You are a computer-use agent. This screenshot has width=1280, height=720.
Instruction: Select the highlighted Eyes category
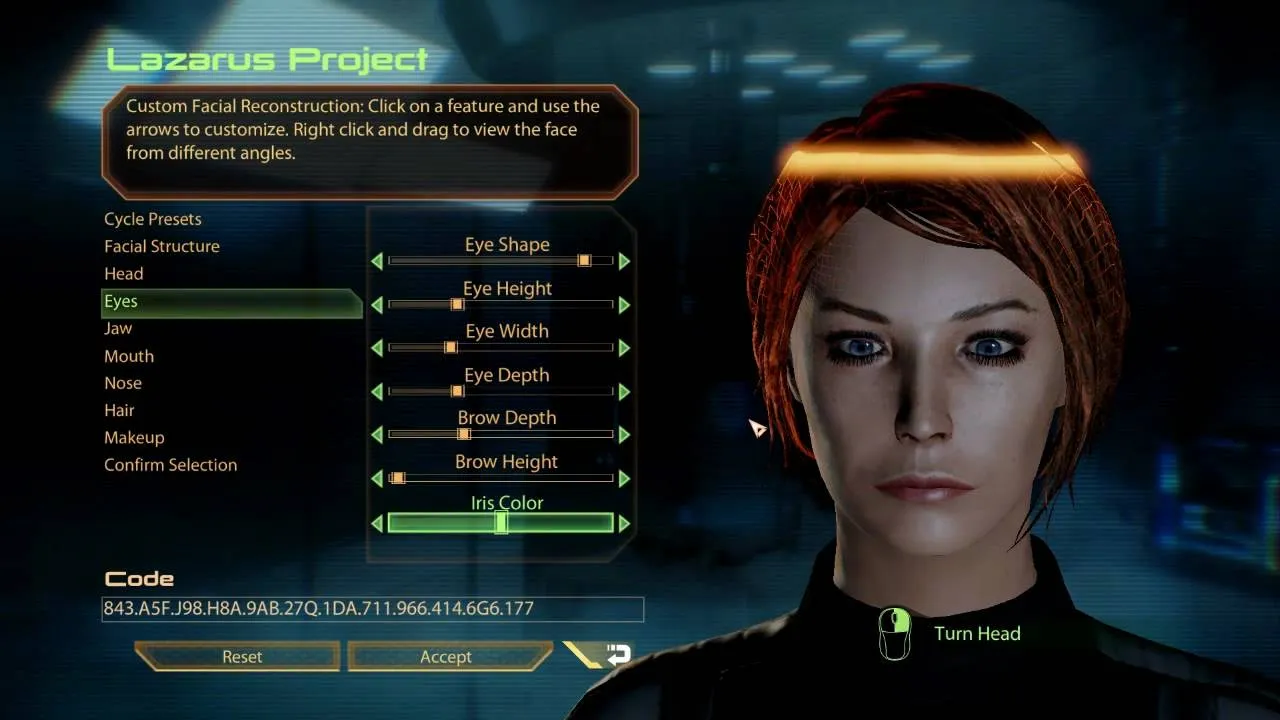coord(121,301)
